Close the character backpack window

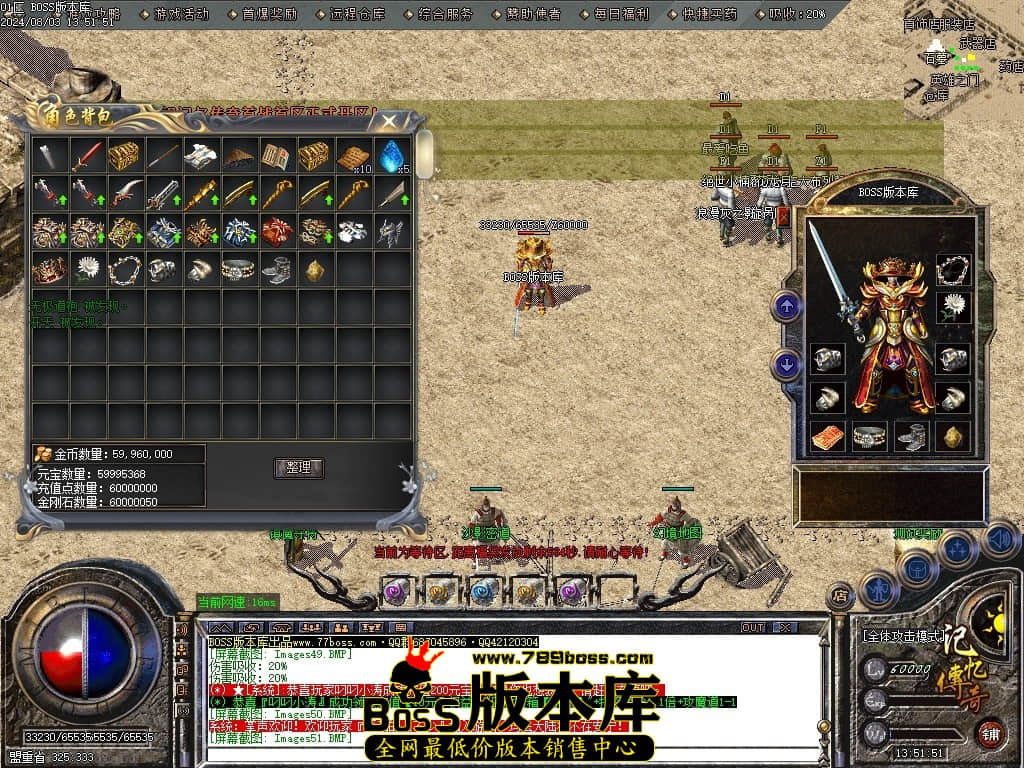[386, 121]
